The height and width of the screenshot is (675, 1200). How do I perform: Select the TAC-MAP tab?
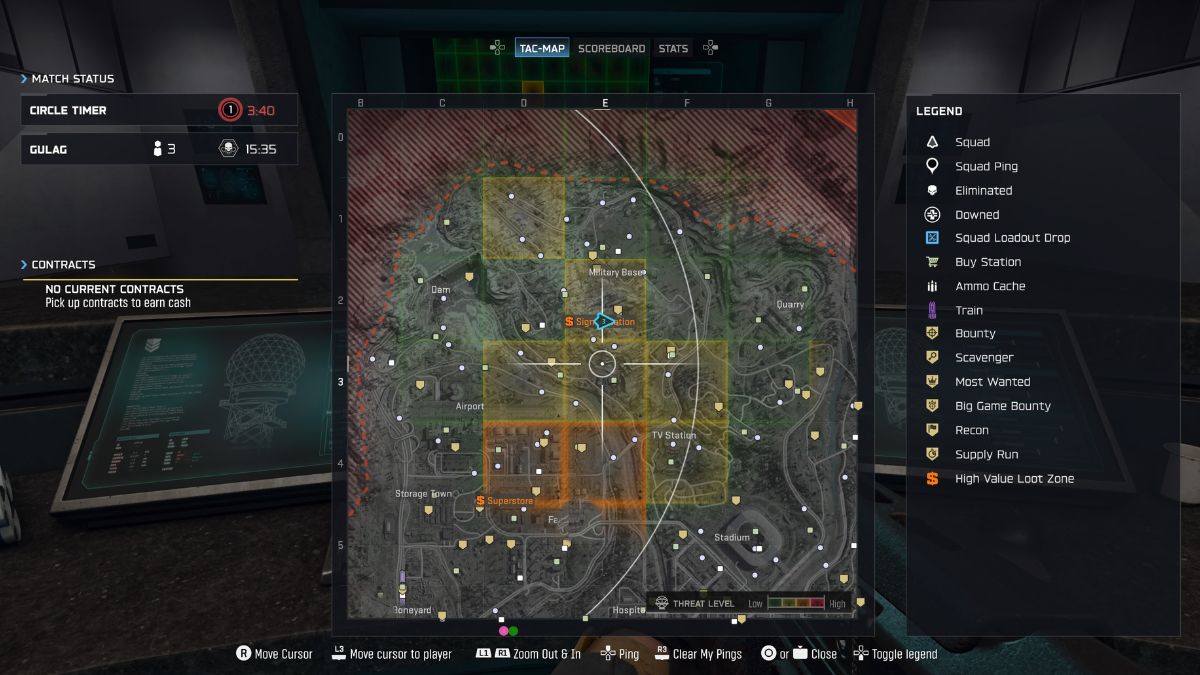542,48
